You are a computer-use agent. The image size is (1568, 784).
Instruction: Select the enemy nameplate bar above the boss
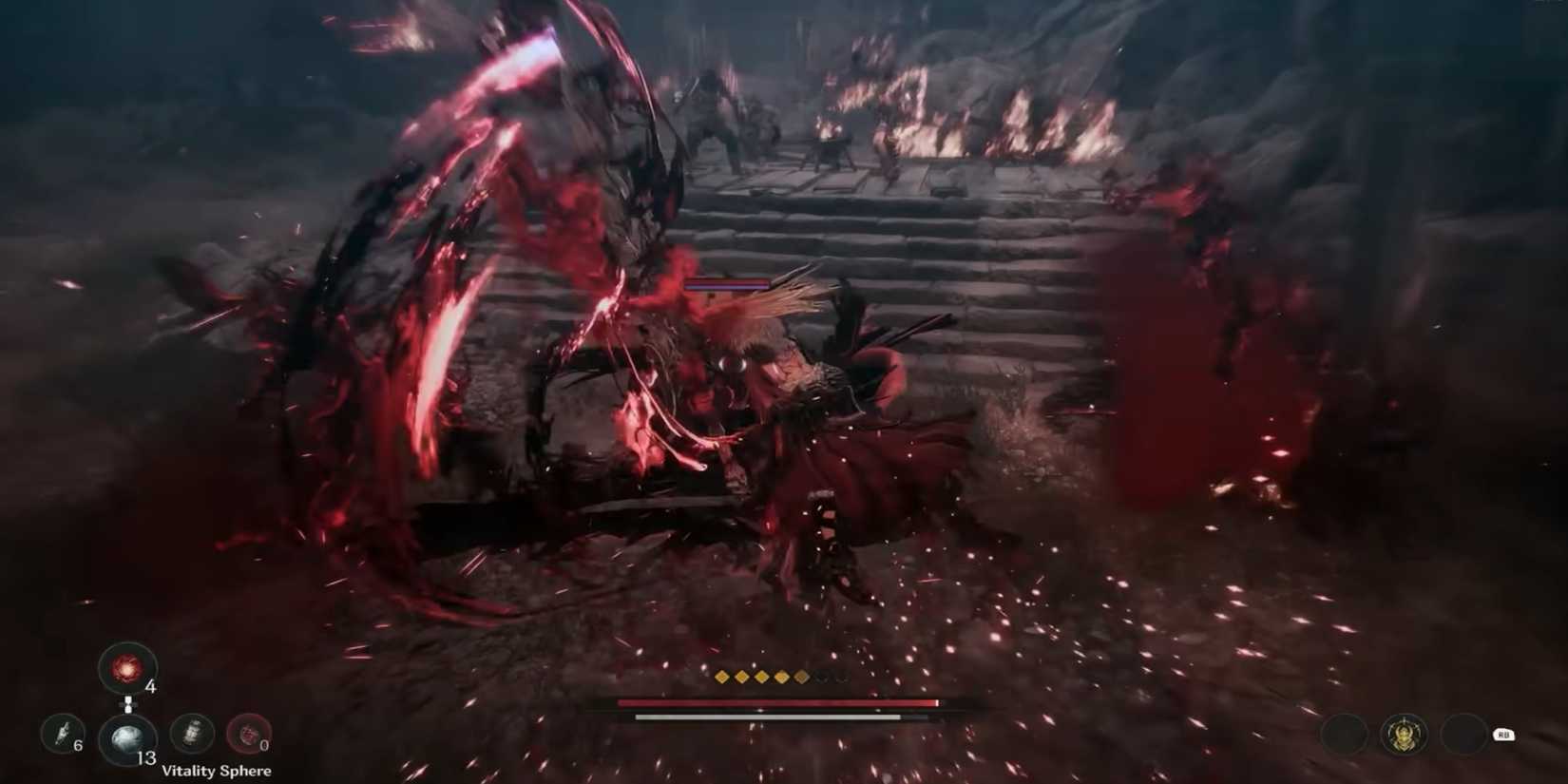[x=727, y=282]
